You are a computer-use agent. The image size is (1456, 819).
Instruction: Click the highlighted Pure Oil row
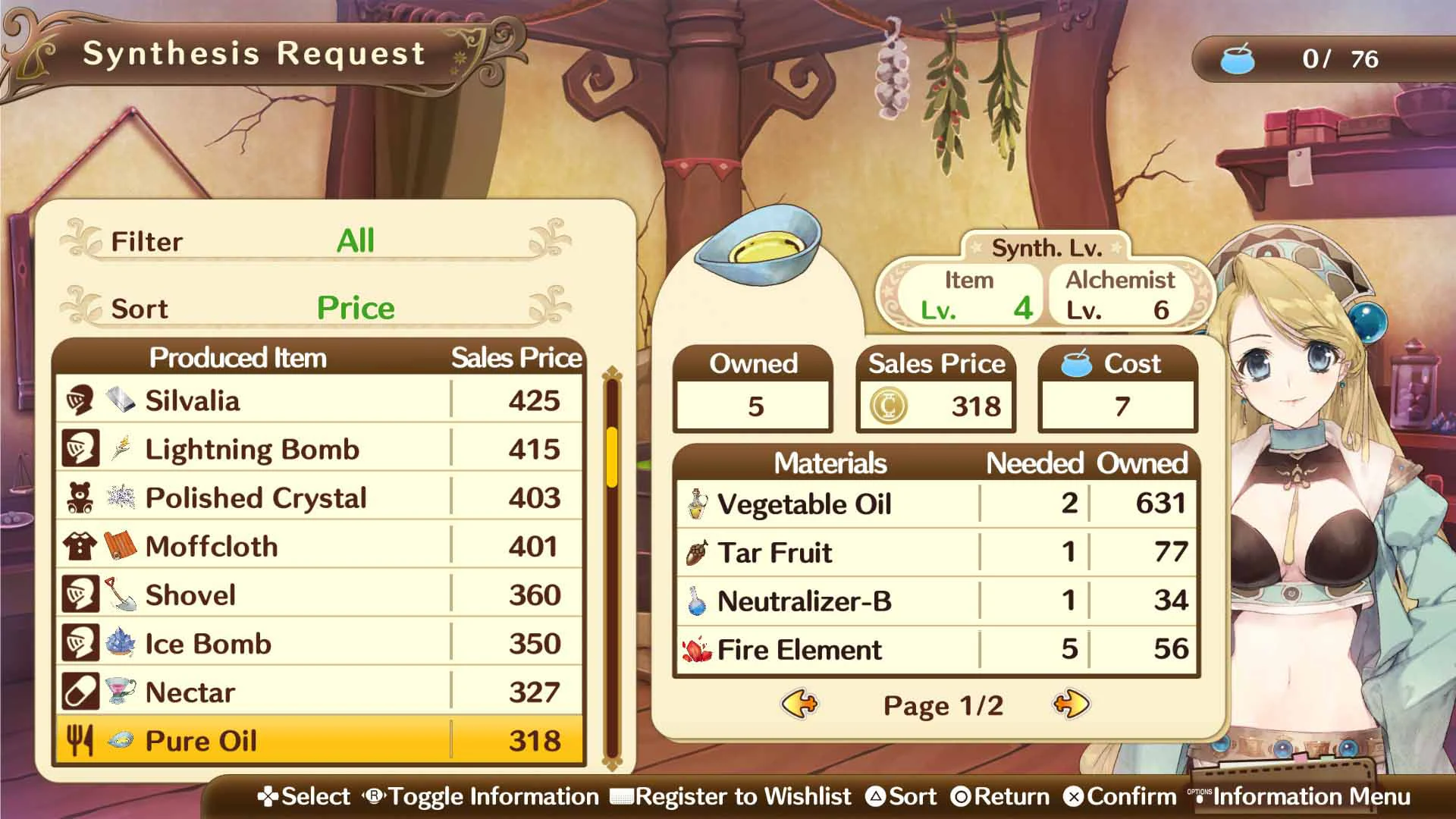(318, 741)
